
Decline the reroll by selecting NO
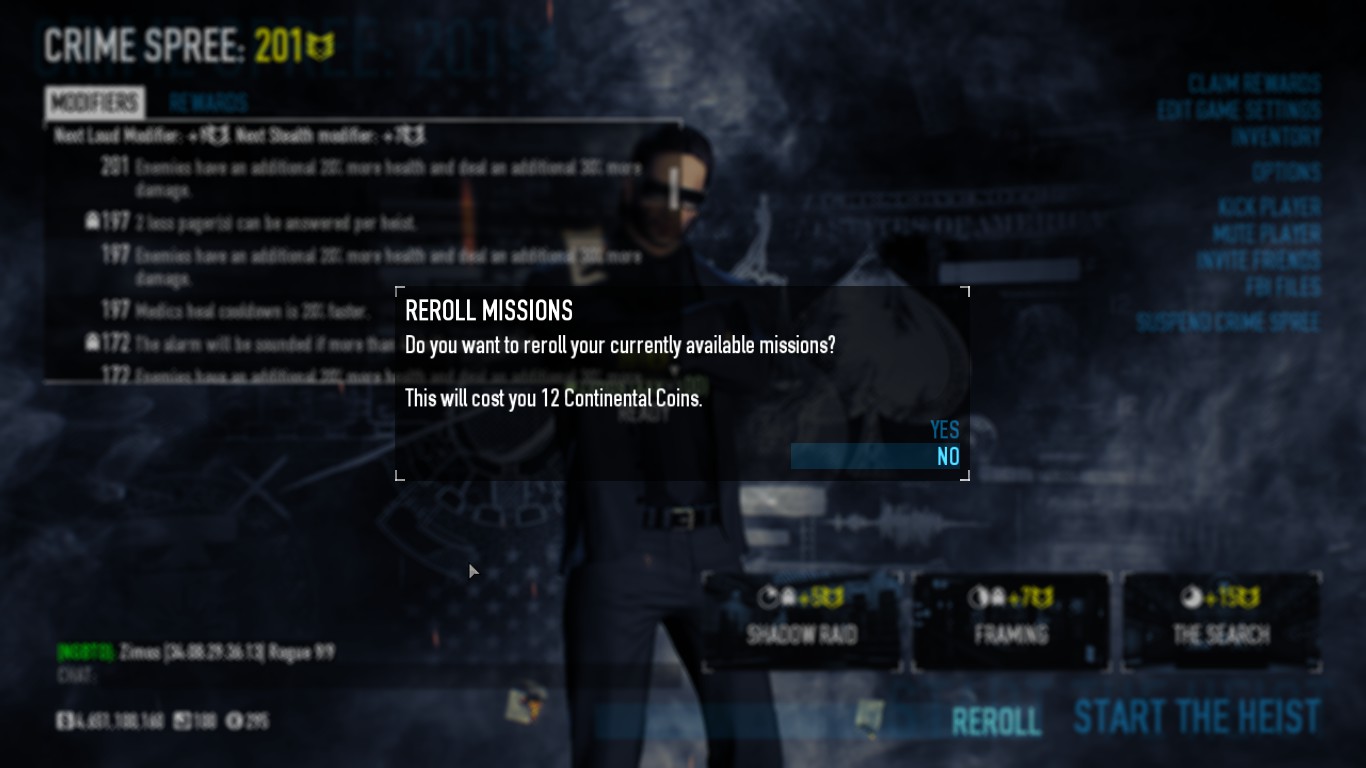pos(944,457)
